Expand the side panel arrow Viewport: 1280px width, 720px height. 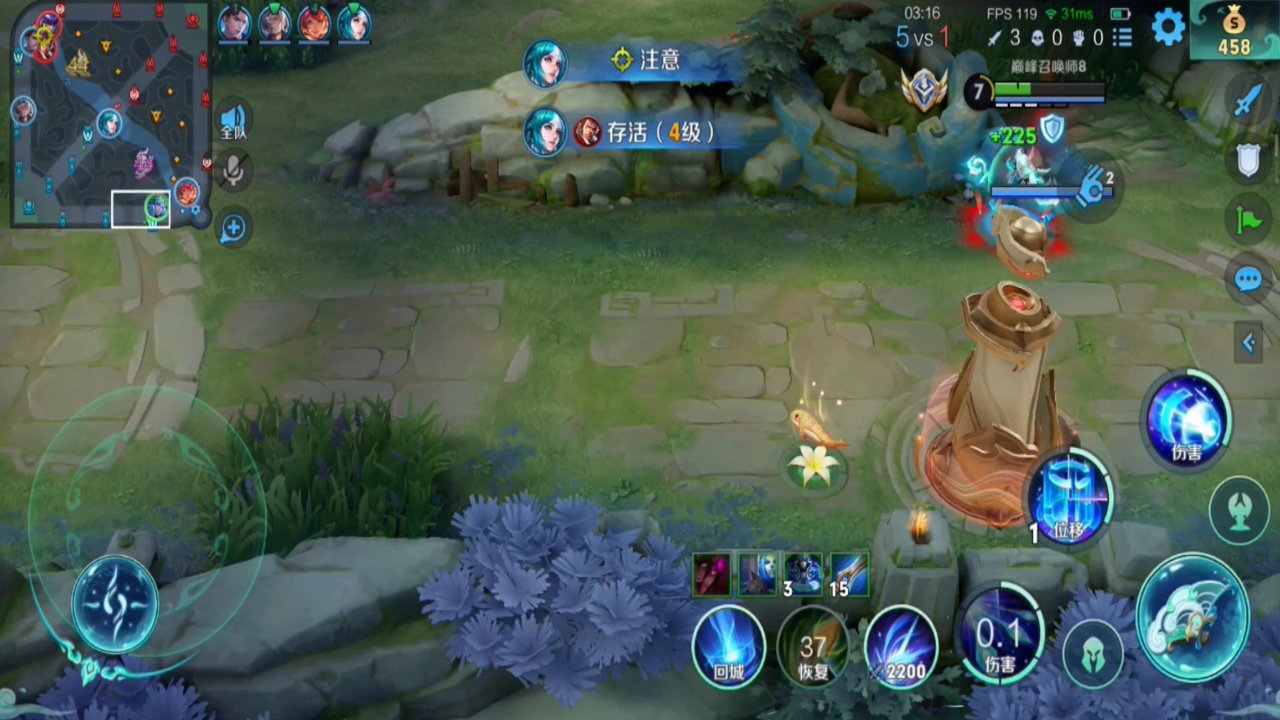[x=1248, y=344]
